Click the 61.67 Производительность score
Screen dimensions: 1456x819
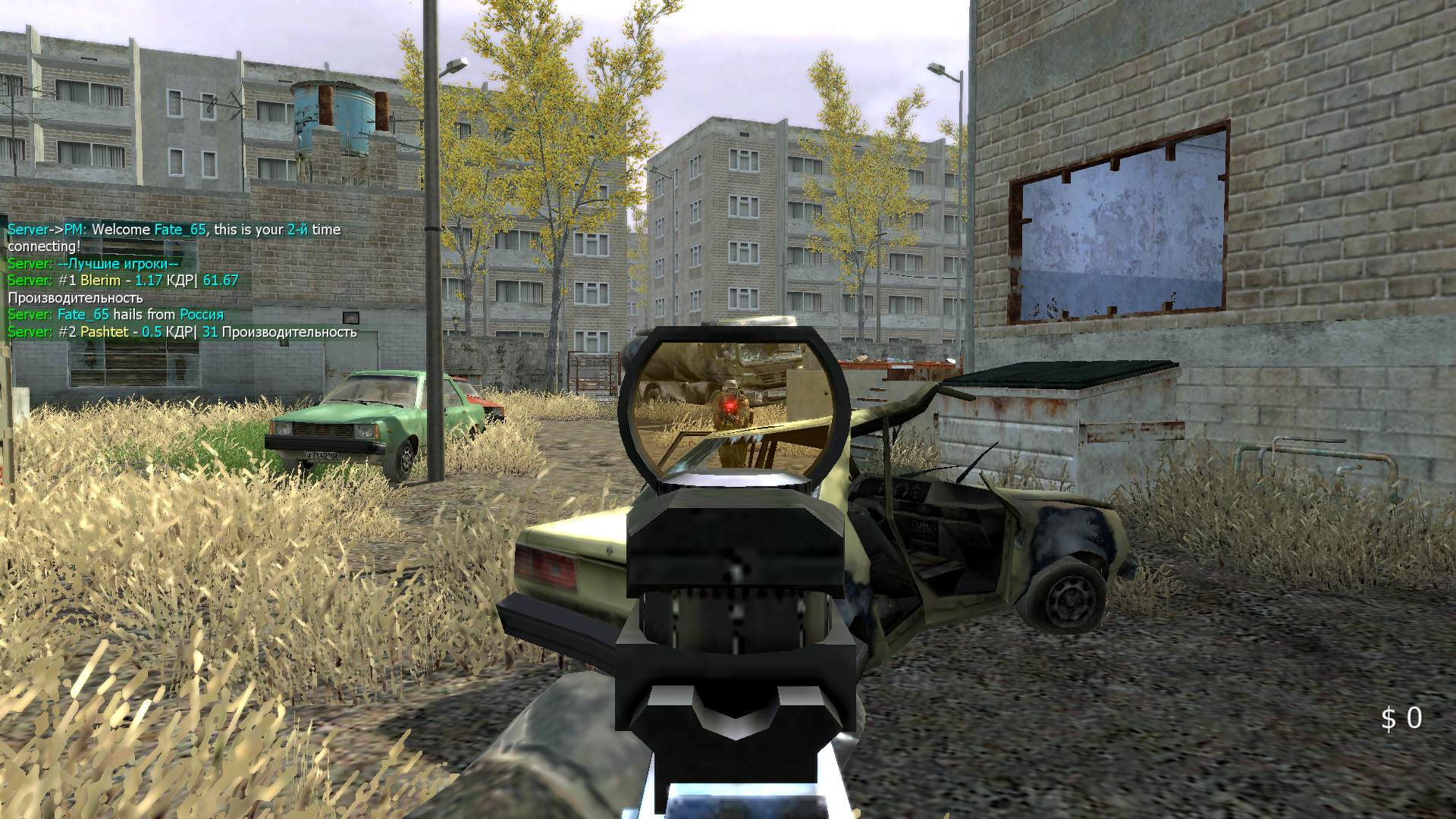click(220, 280)
